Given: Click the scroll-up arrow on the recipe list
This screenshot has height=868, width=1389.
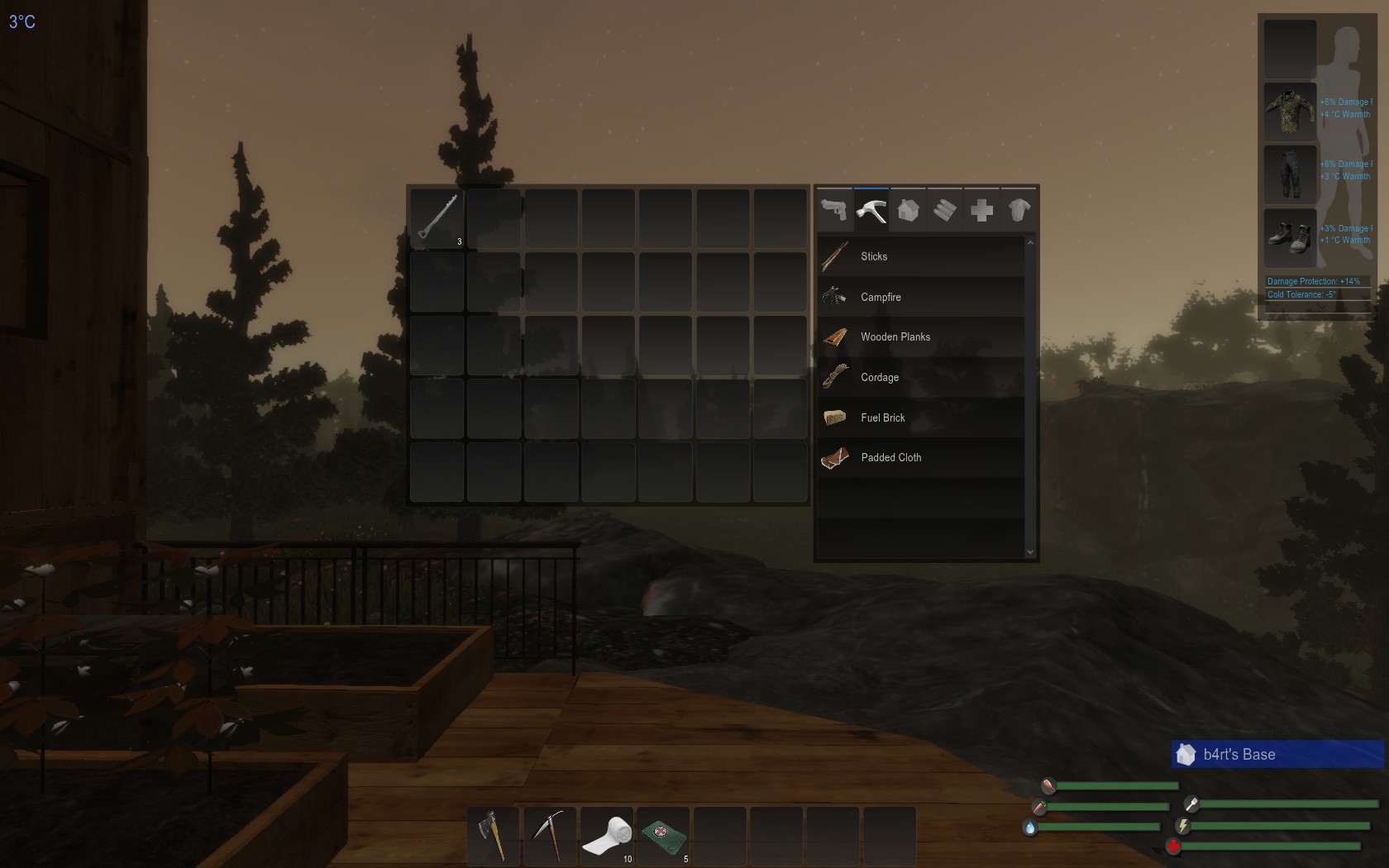Looking at the screenshot, I should (x=1030, y=242).
